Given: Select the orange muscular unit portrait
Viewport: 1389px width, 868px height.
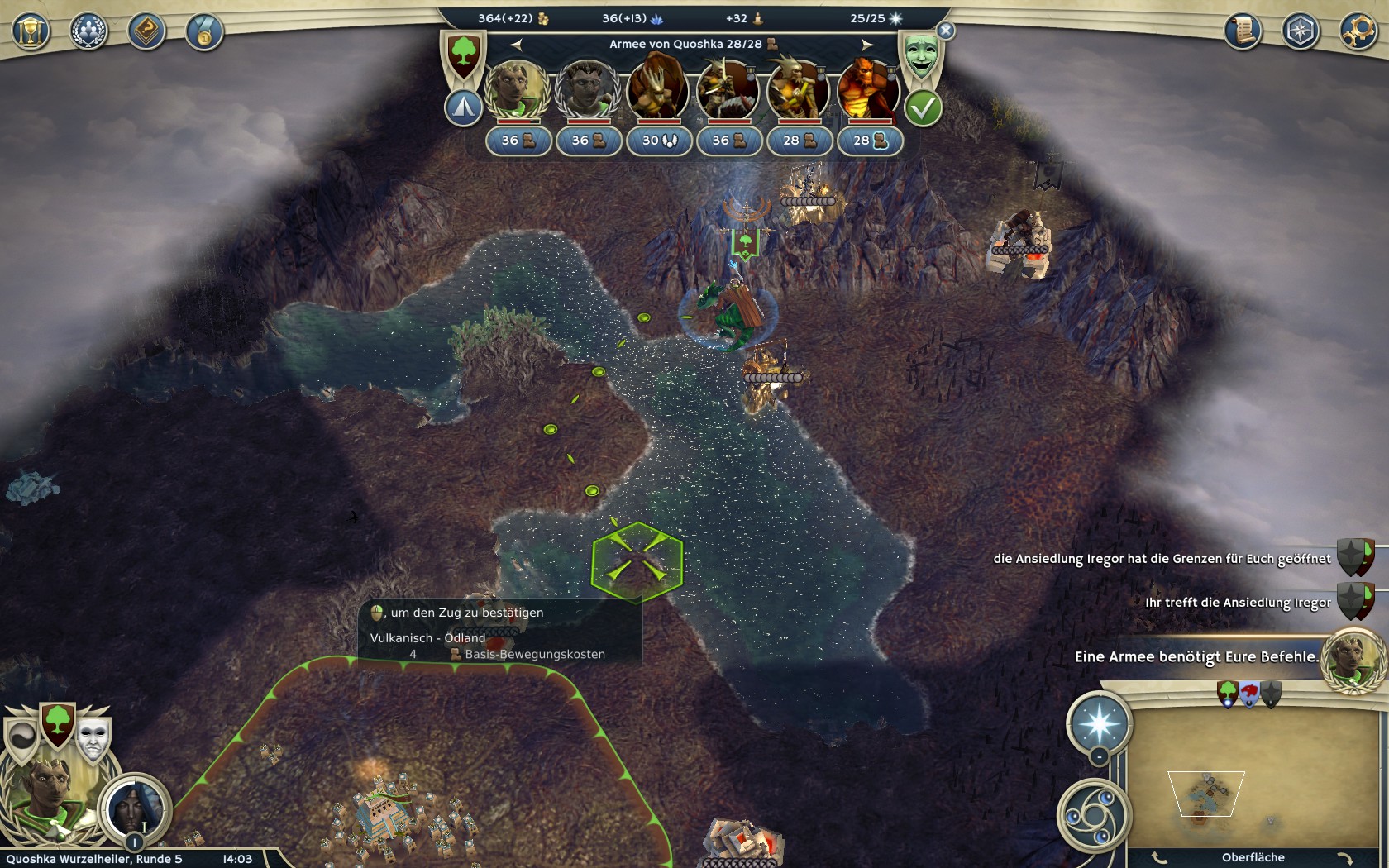Looking at the screenshot, I should click(x=868, y=89).
